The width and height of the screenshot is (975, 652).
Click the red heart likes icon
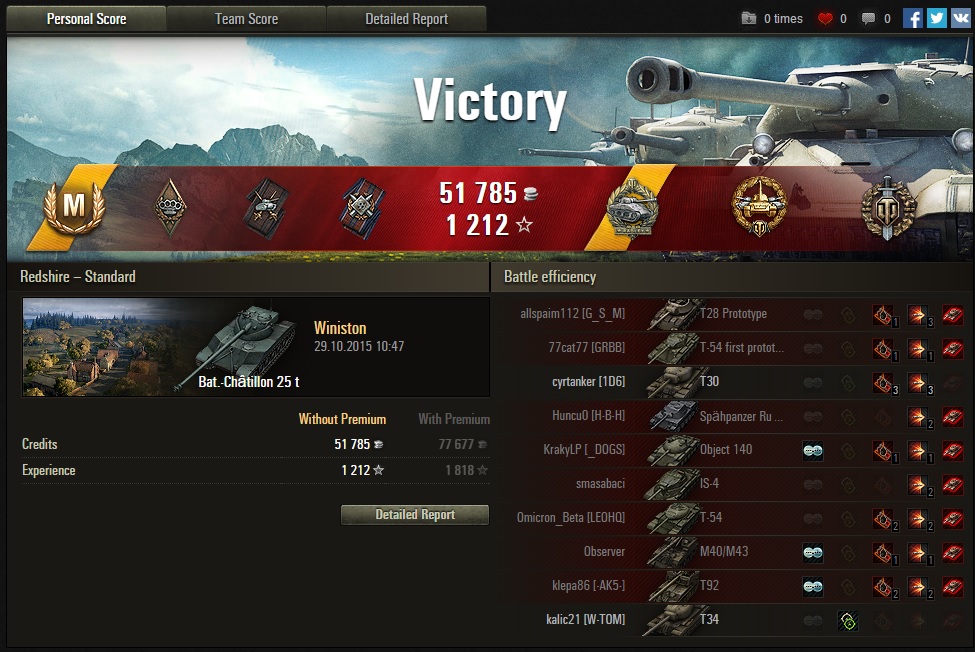(825, 18)
